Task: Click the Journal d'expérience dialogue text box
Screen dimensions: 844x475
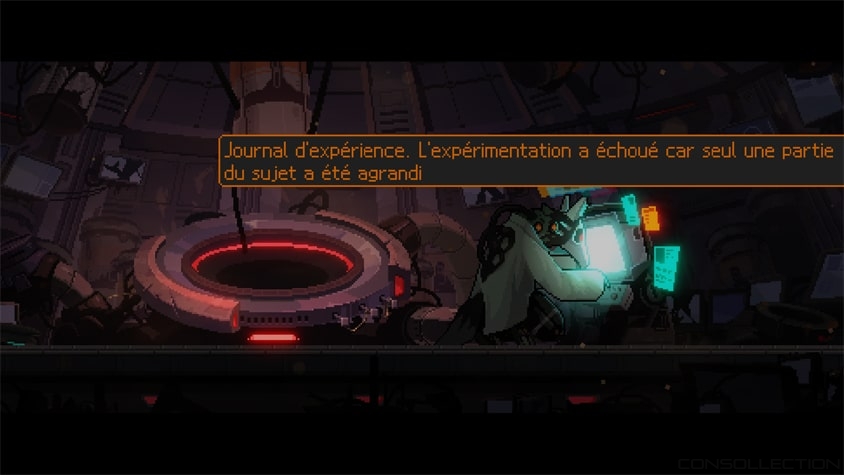Action: pyautogui.click(x=530, y=161)
